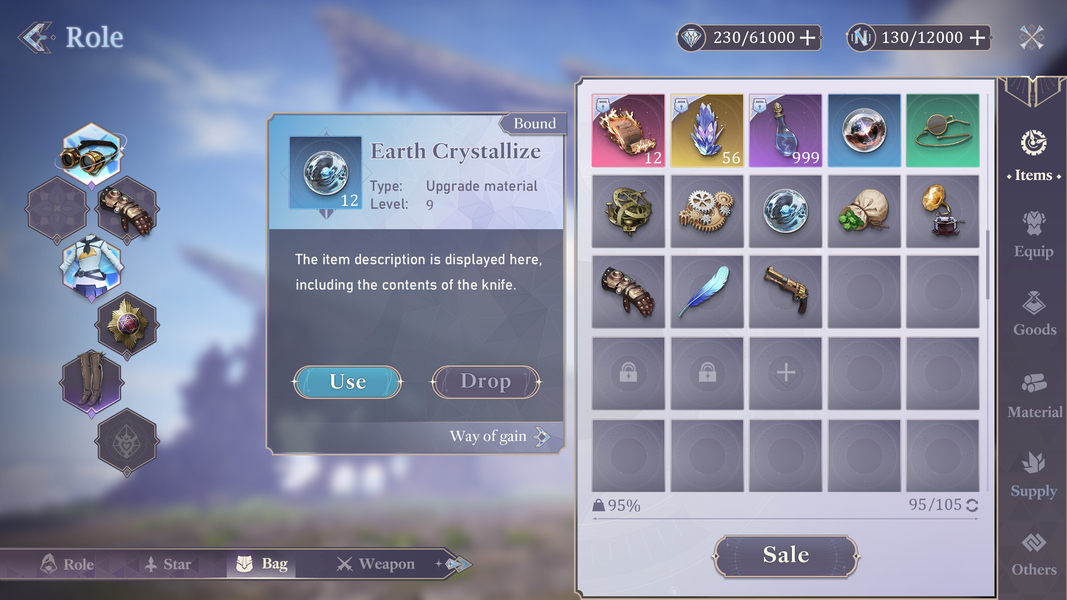The height and width of the screenshot is (600, 1067).
Task: Switch to the Goods category
Action: (1033, 313)
